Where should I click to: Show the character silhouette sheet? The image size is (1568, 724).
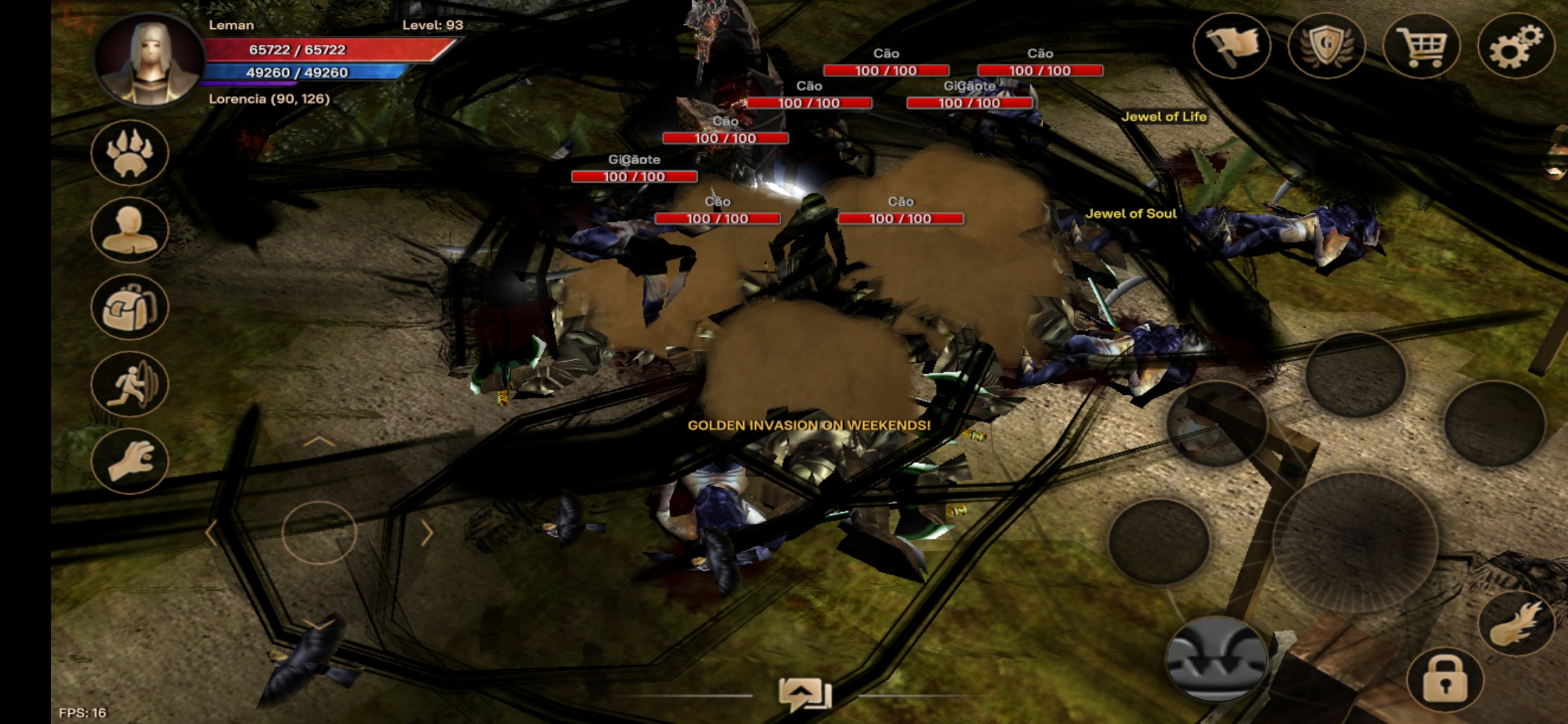click(x=130, y=230)
